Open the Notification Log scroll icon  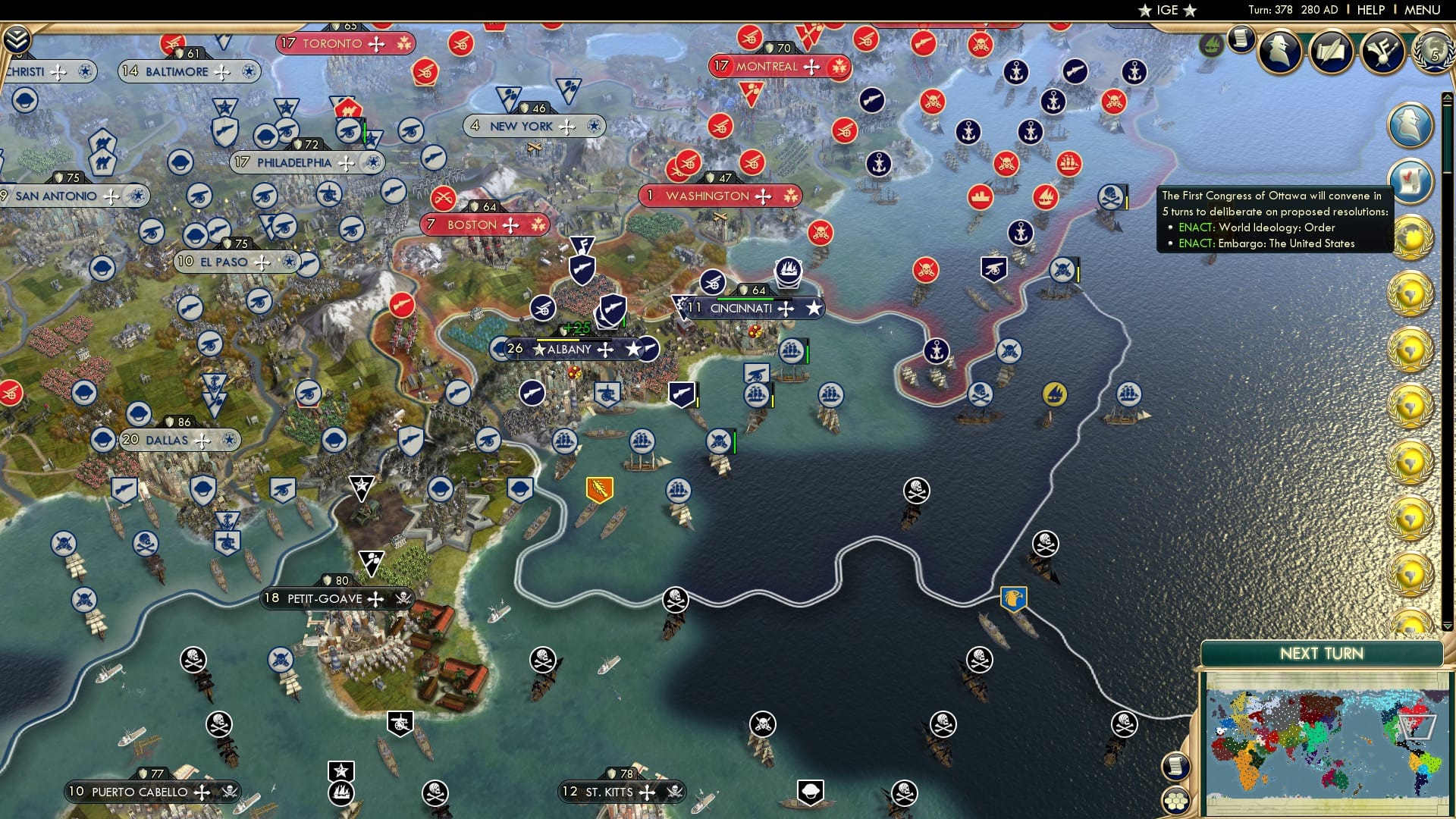tap(1241, 40)
